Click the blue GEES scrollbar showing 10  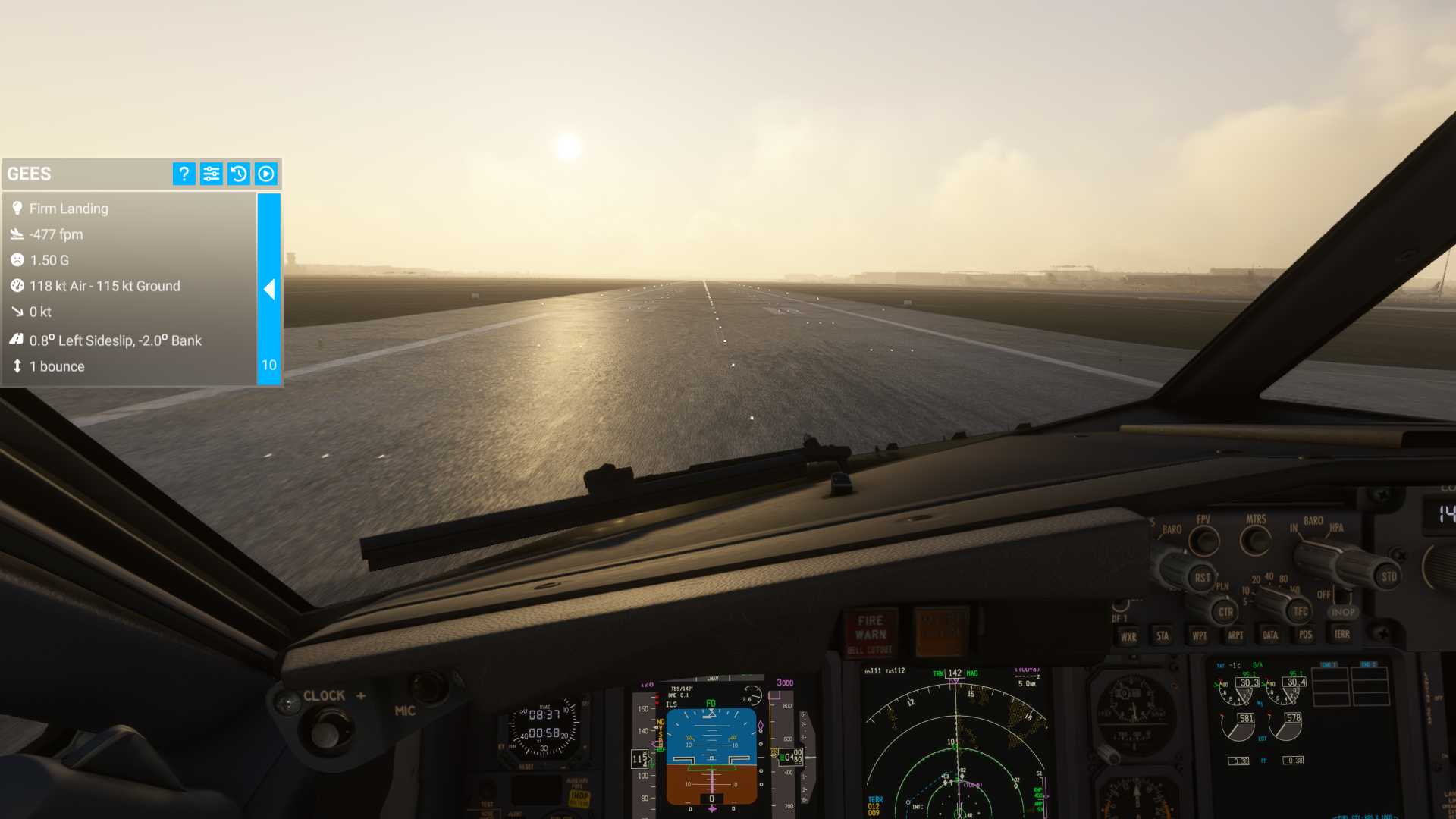pos(268,364)
